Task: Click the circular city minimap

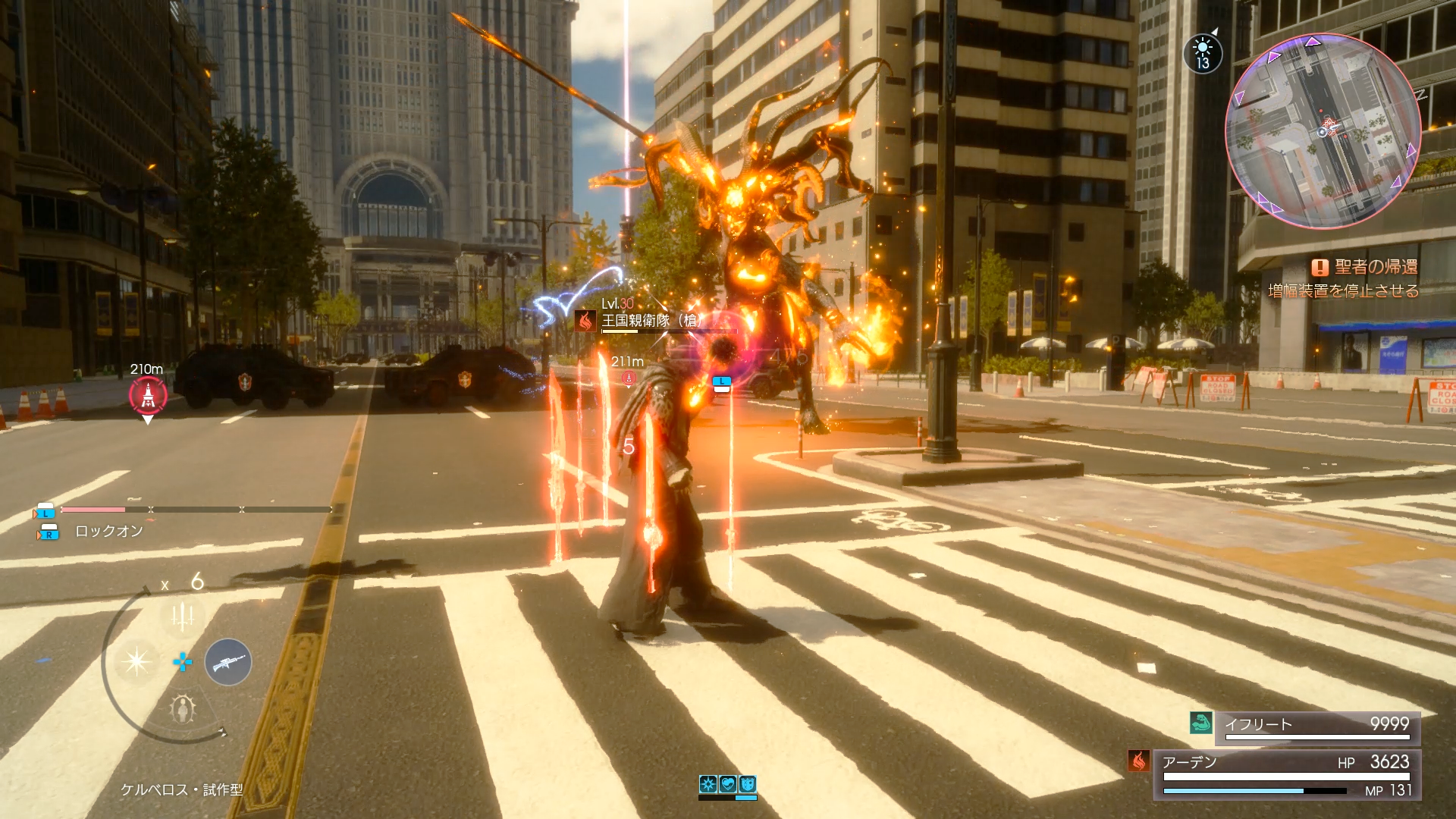Action: (1323, 130)
